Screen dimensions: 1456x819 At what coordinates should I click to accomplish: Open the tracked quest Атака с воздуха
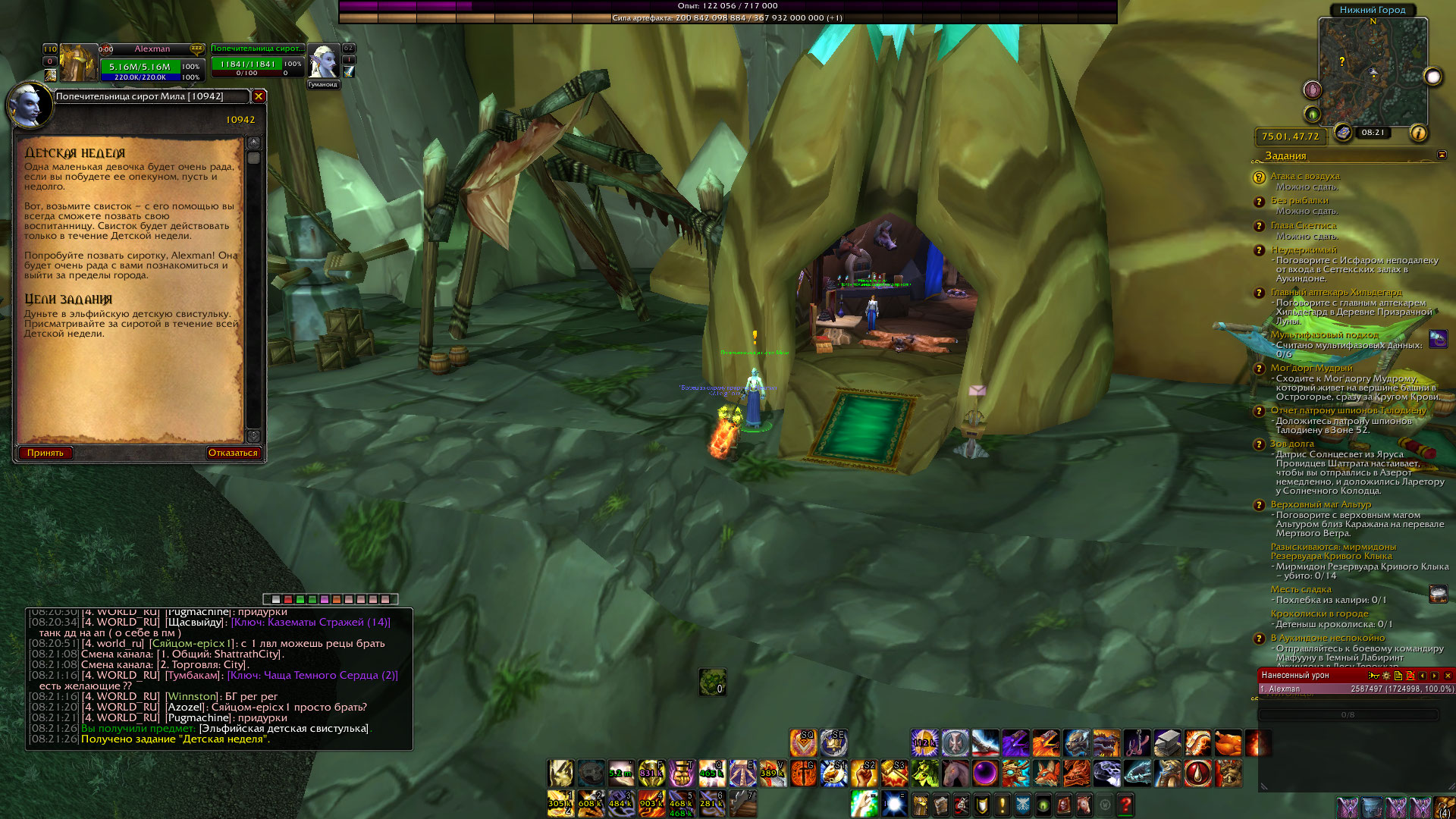point(1305,176)
